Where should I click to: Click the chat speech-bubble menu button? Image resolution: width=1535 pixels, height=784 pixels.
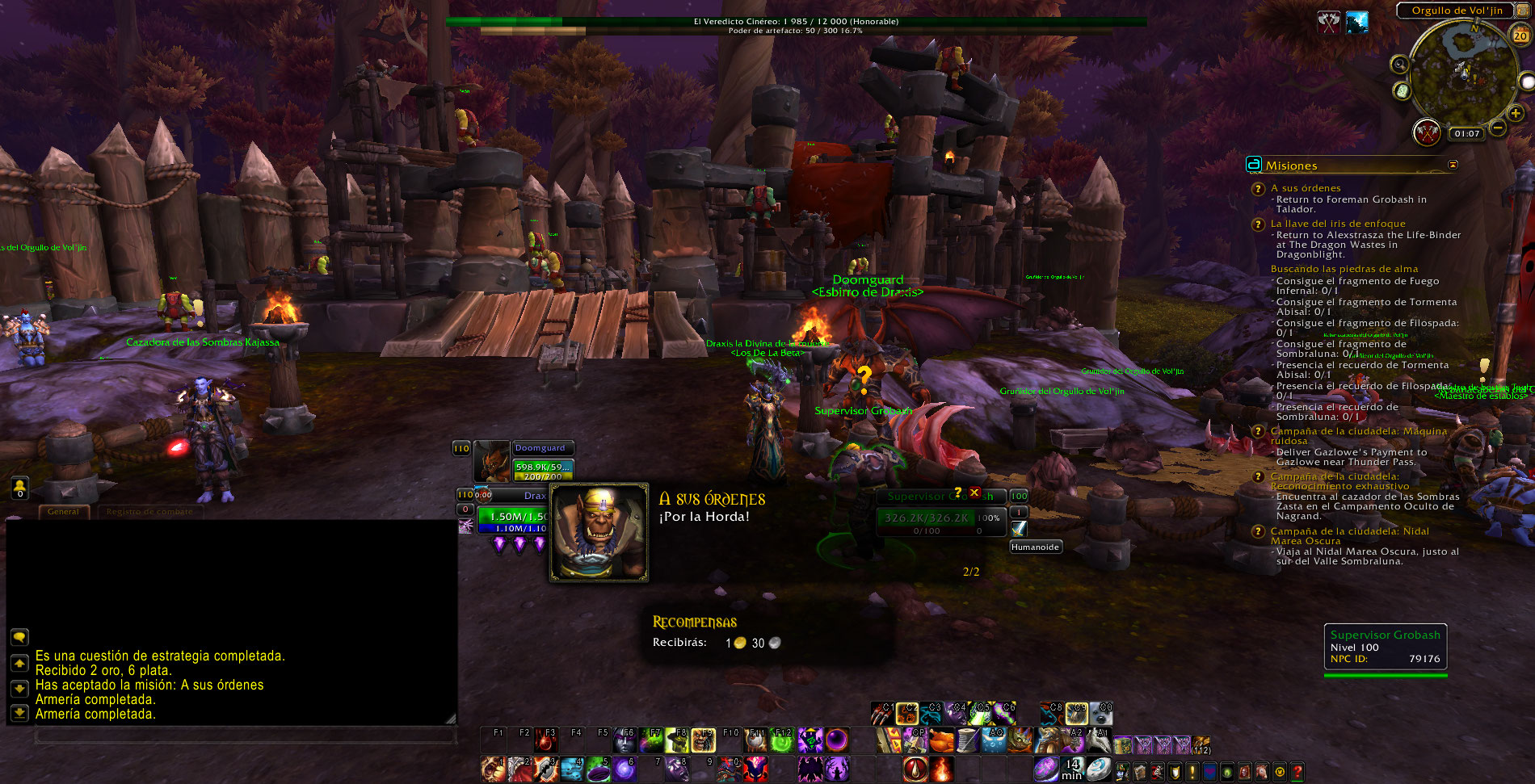19,637
